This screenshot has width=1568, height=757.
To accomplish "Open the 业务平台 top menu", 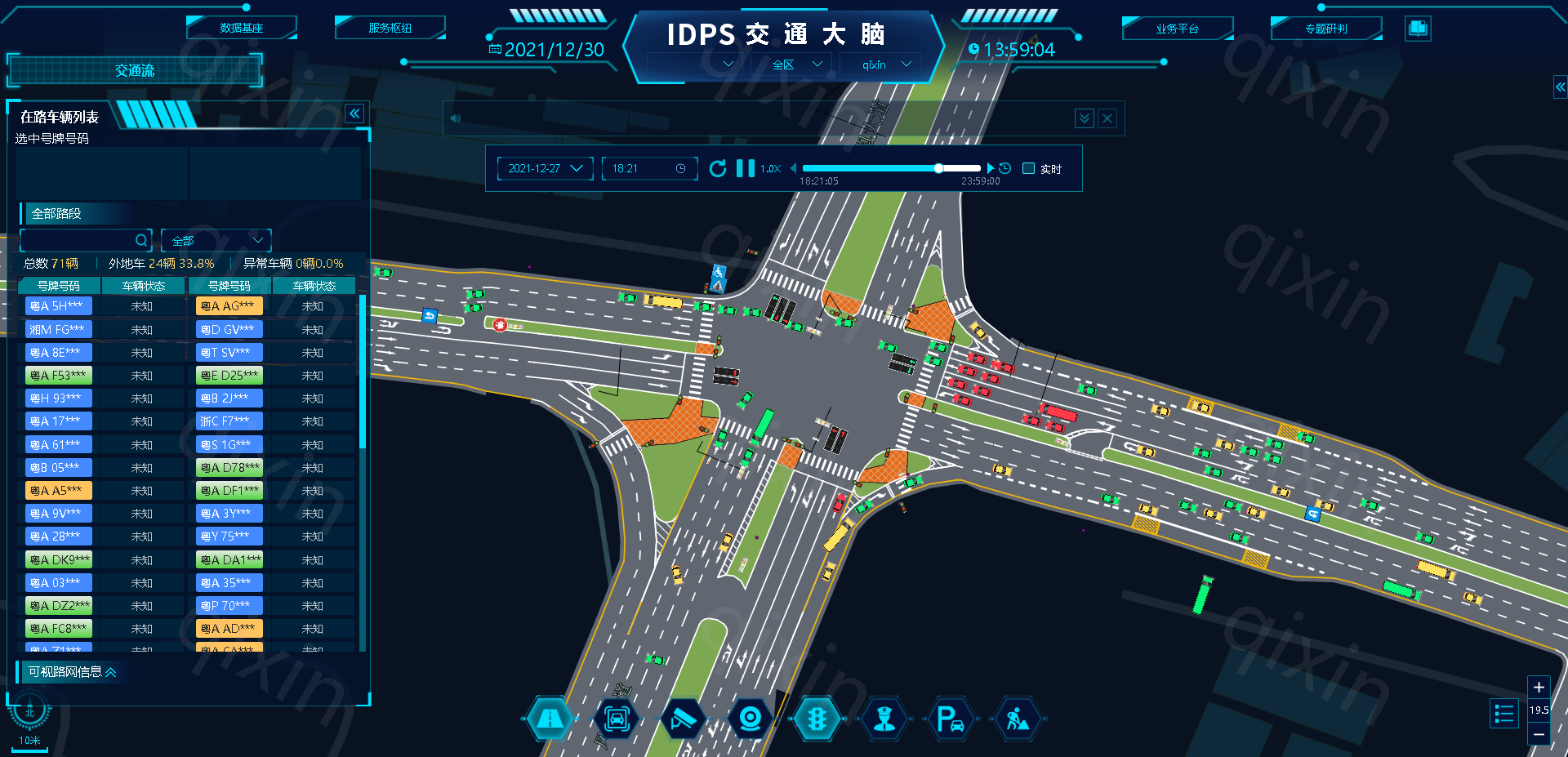I will pyautogui.click(x=1177, y=29).
